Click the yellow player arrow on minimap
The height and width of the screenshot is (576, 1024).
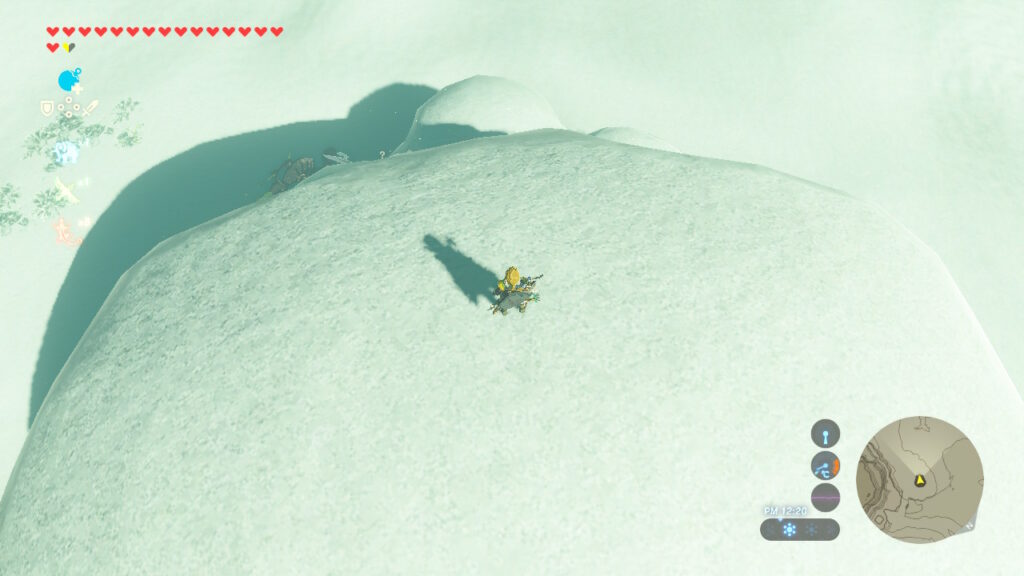919,481
